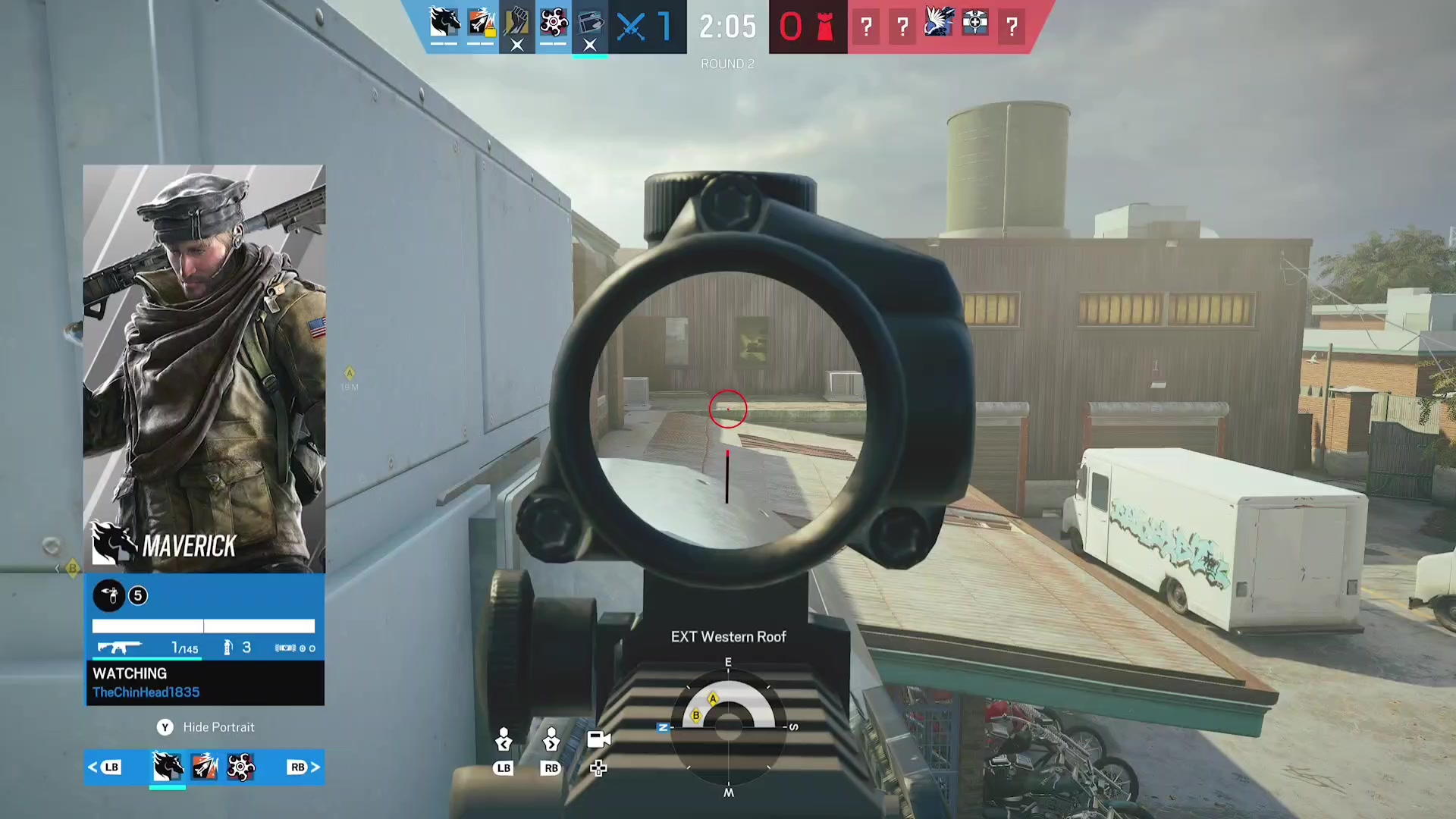Spectate the next player via the right-arrow person icon
Screen dimensions: 1456x819
(x=551, y=739)
